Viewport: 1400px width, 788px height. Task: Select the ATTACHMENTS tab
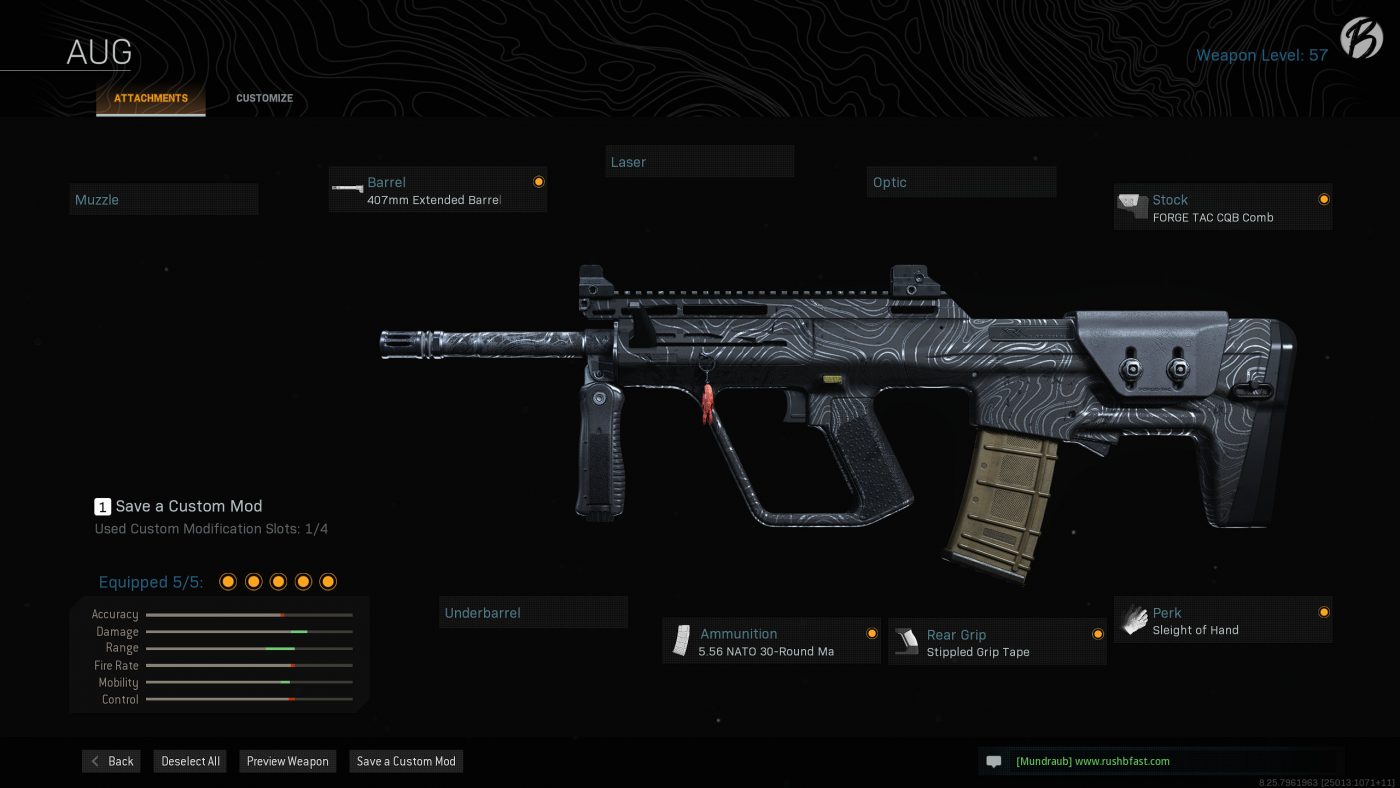coord(150,98)
